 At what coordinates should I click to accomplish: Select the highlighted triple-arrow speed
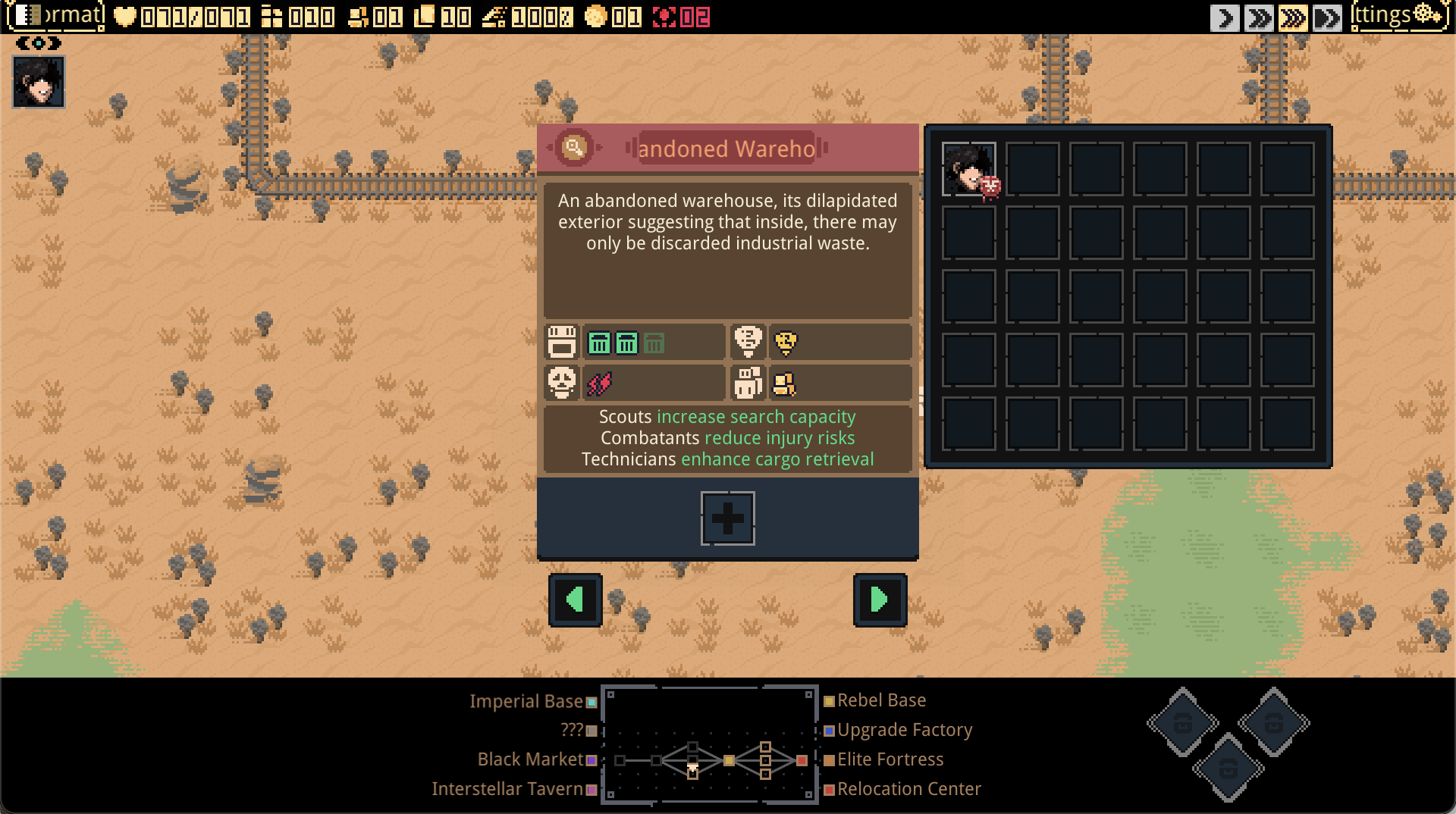click(1293, 17)
